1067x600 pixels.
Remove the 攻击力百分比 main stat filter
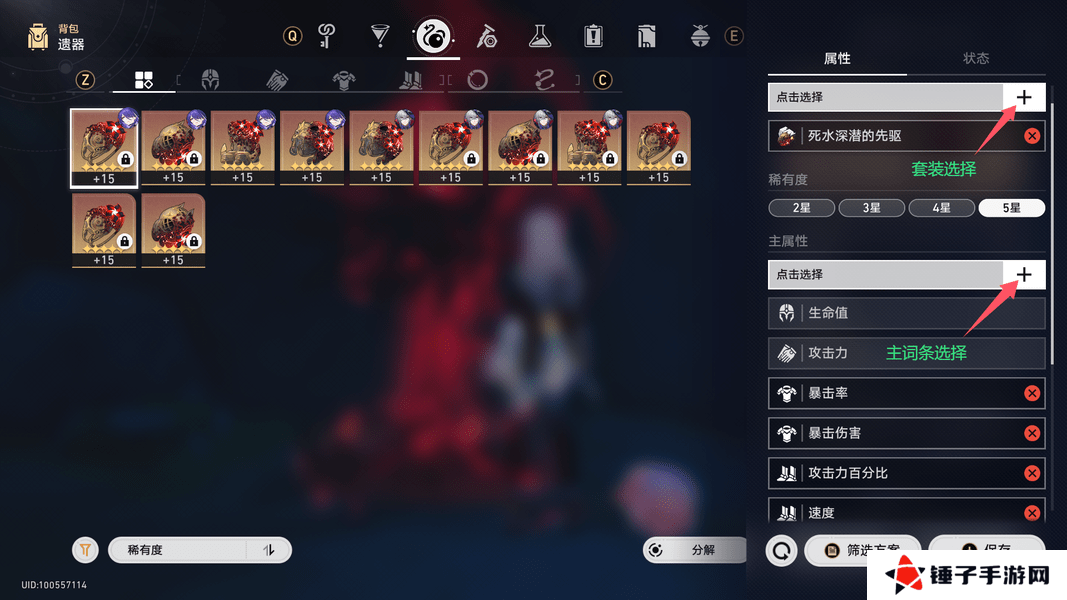click(1032, 473)
